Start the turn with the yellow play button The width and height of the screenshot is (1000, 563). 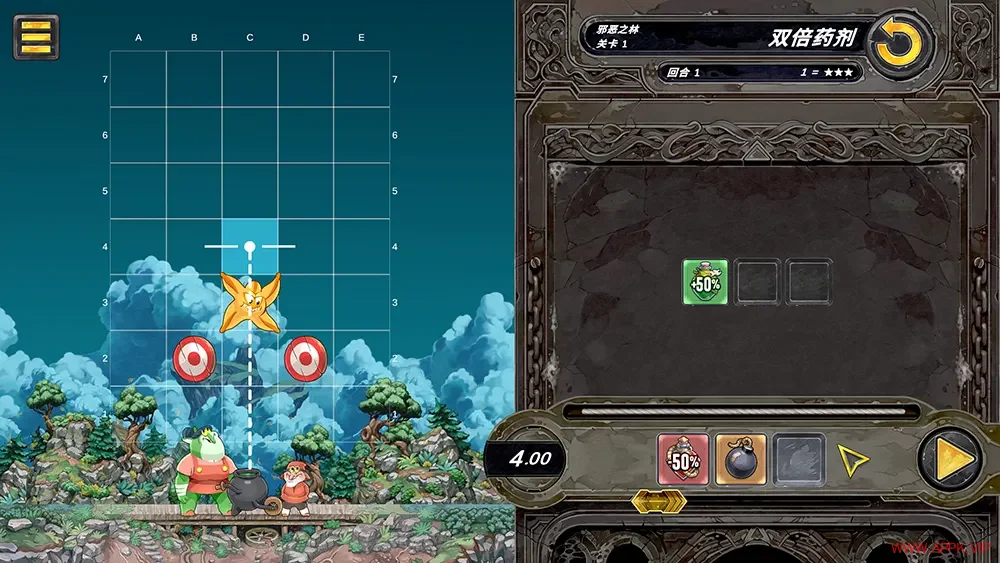(x=949, y=460)
